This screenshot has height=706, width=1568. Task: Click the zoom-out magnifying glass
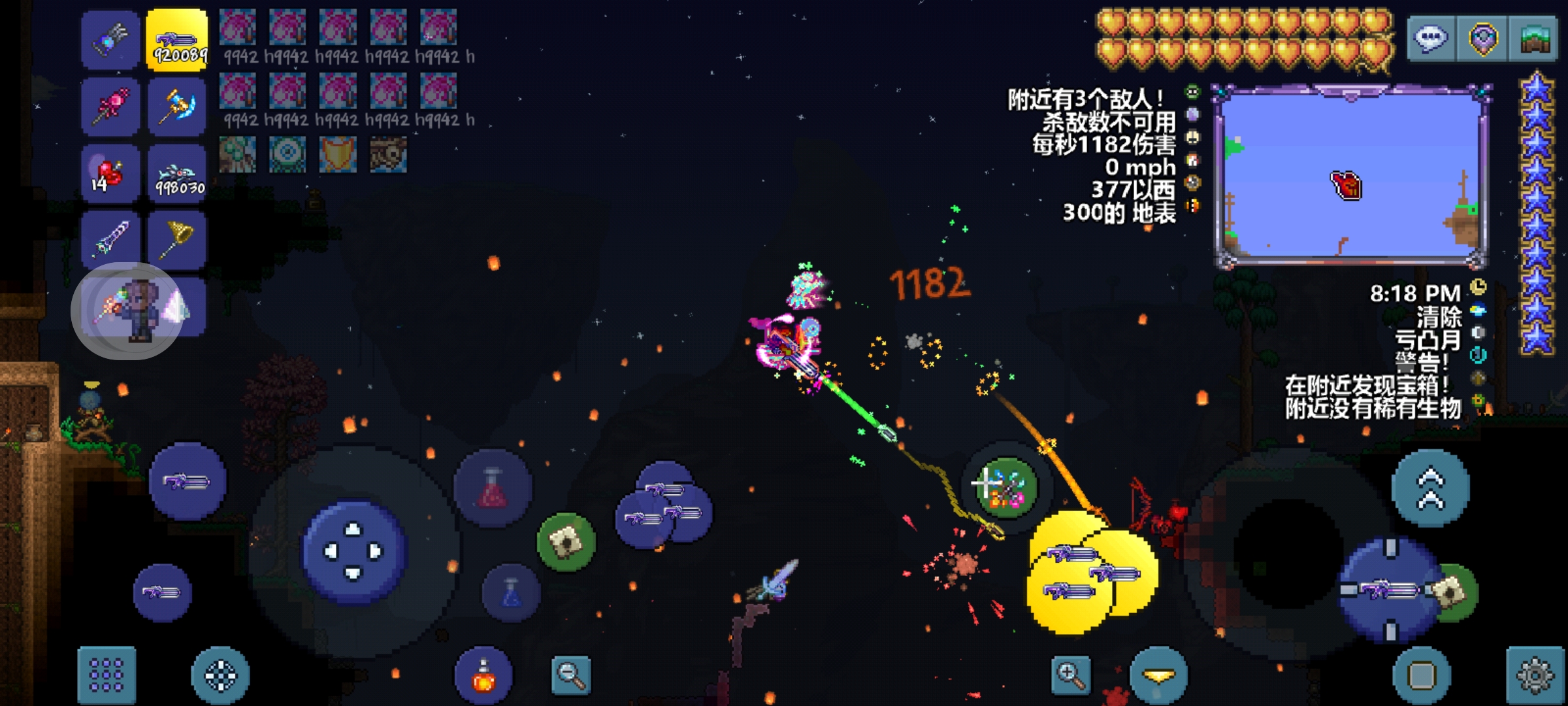571,675
